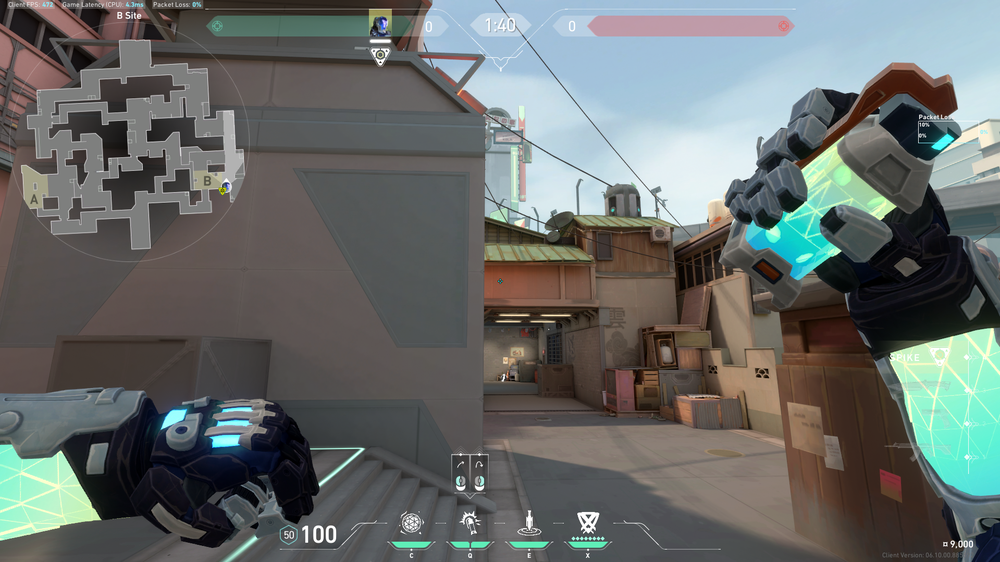This screenshot has height=562, width=1000.
Task: Activate the geodesic sphere C ability
Action: click(411, 522)
